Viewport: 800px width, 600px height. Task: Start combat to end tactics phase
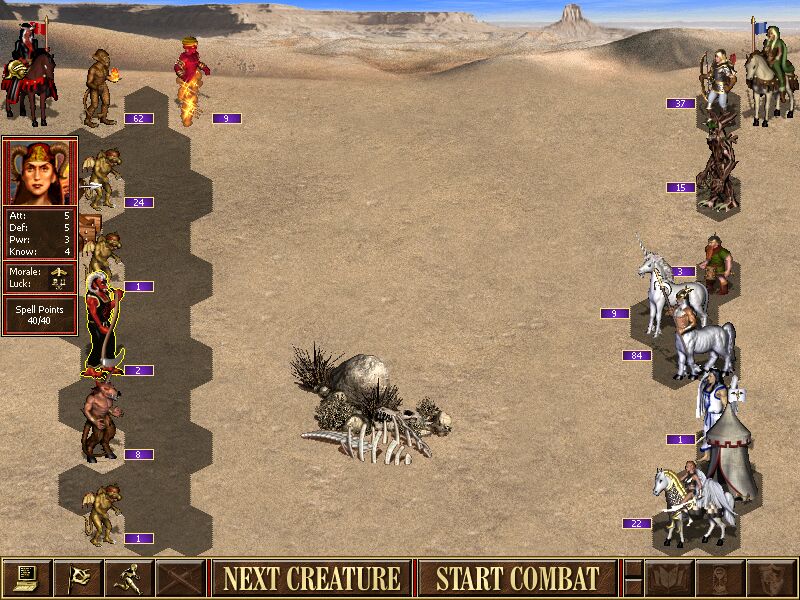pos(516,578)
